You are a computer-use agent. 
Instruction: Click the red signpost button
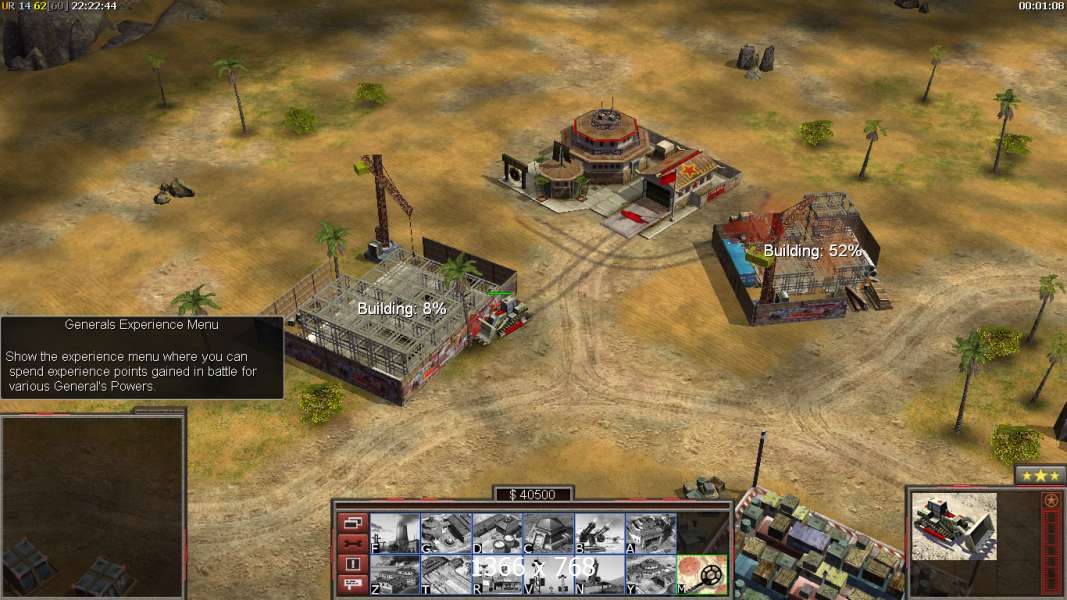pyautogui.click(x=353, y=585)
